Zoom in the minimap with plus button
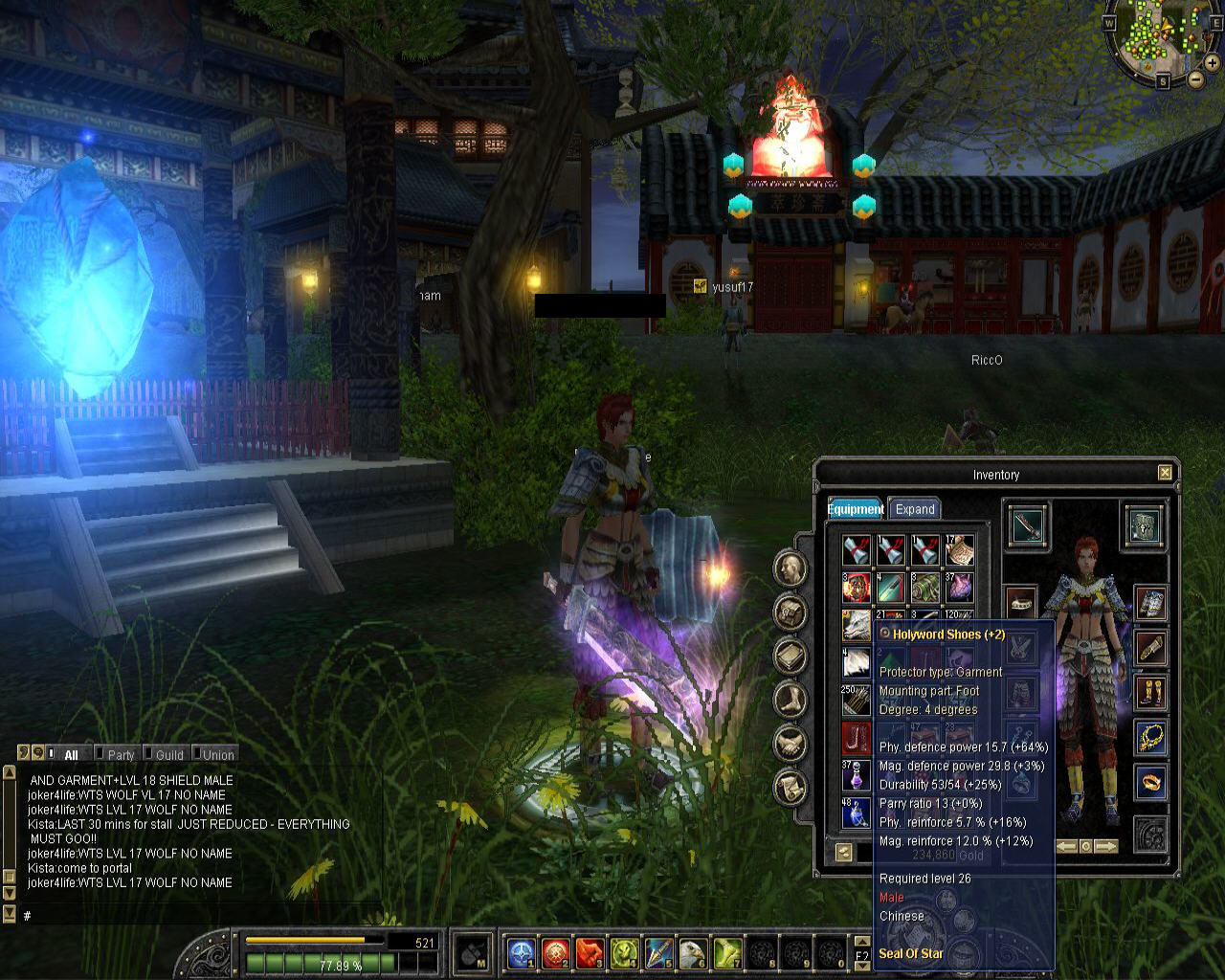Screen dimensions: 1225x980 [x=1212, y=62]
